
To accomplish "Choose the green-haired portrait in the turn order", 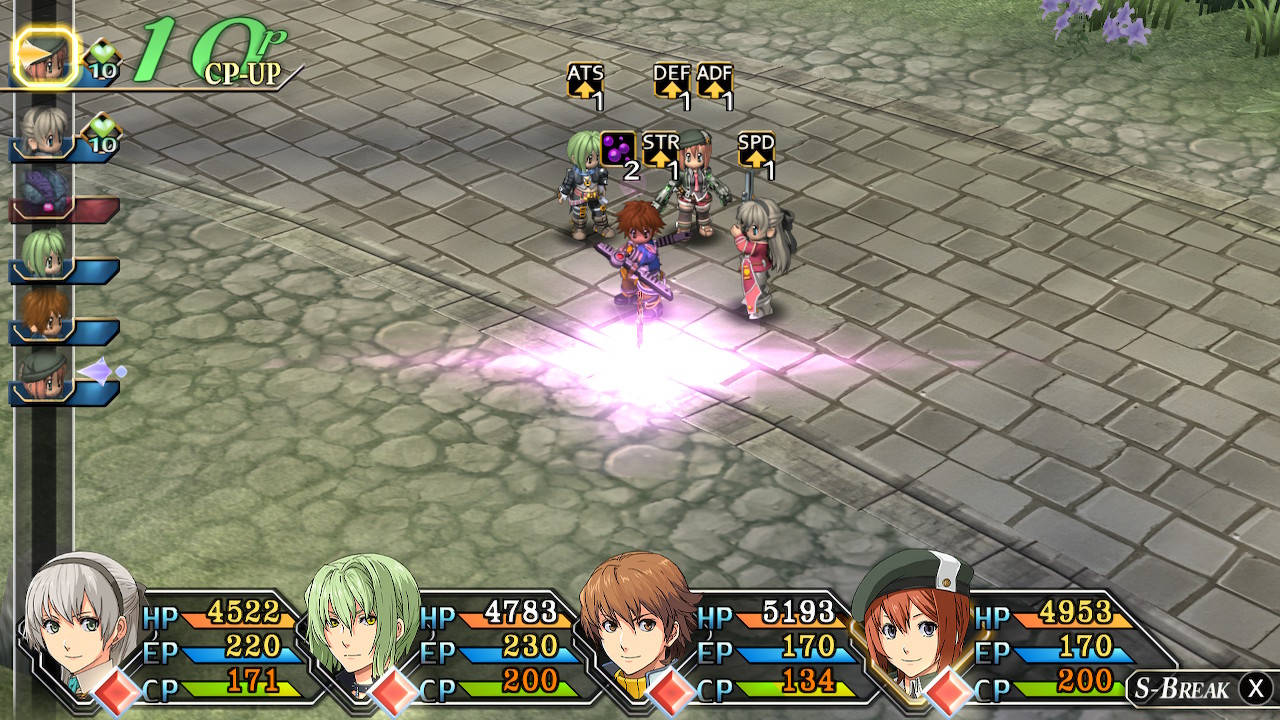I will click(45, 254).
